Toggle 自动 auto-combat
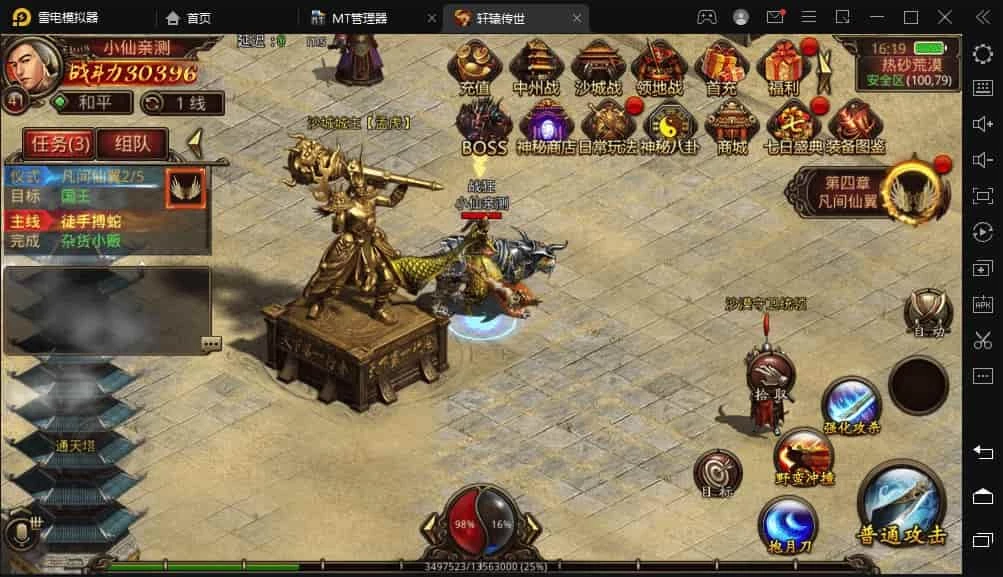 point(927,311)
